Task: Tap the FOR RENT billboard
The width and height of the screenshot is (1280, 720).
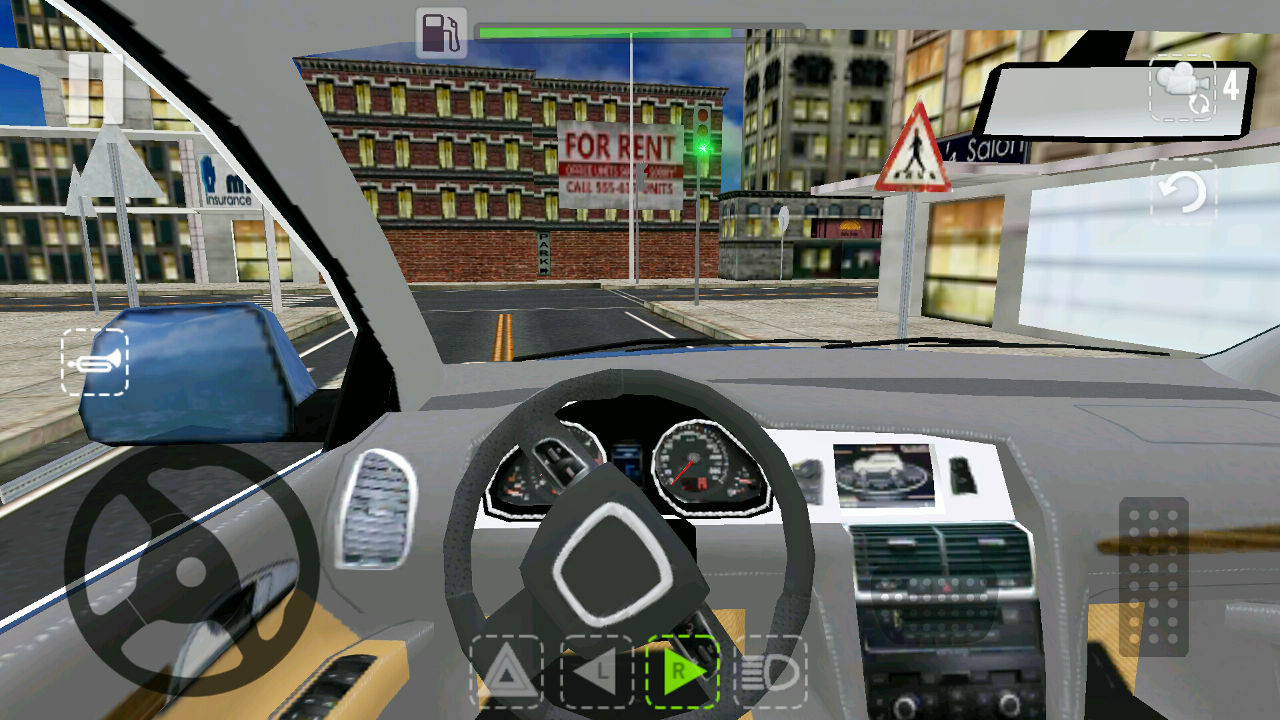Action: pos(618,165)
